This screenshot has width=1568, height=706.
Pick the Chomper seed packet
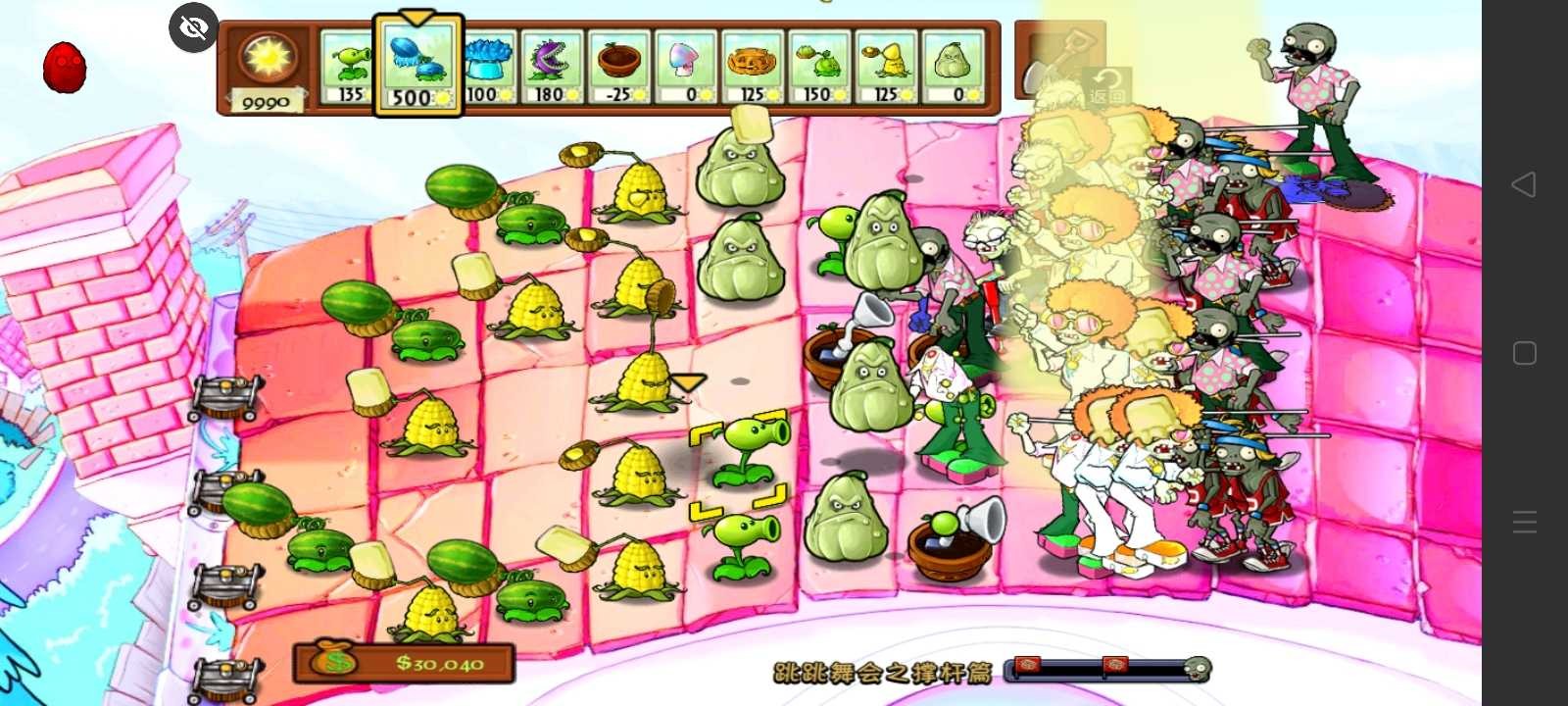pos(554,64)
